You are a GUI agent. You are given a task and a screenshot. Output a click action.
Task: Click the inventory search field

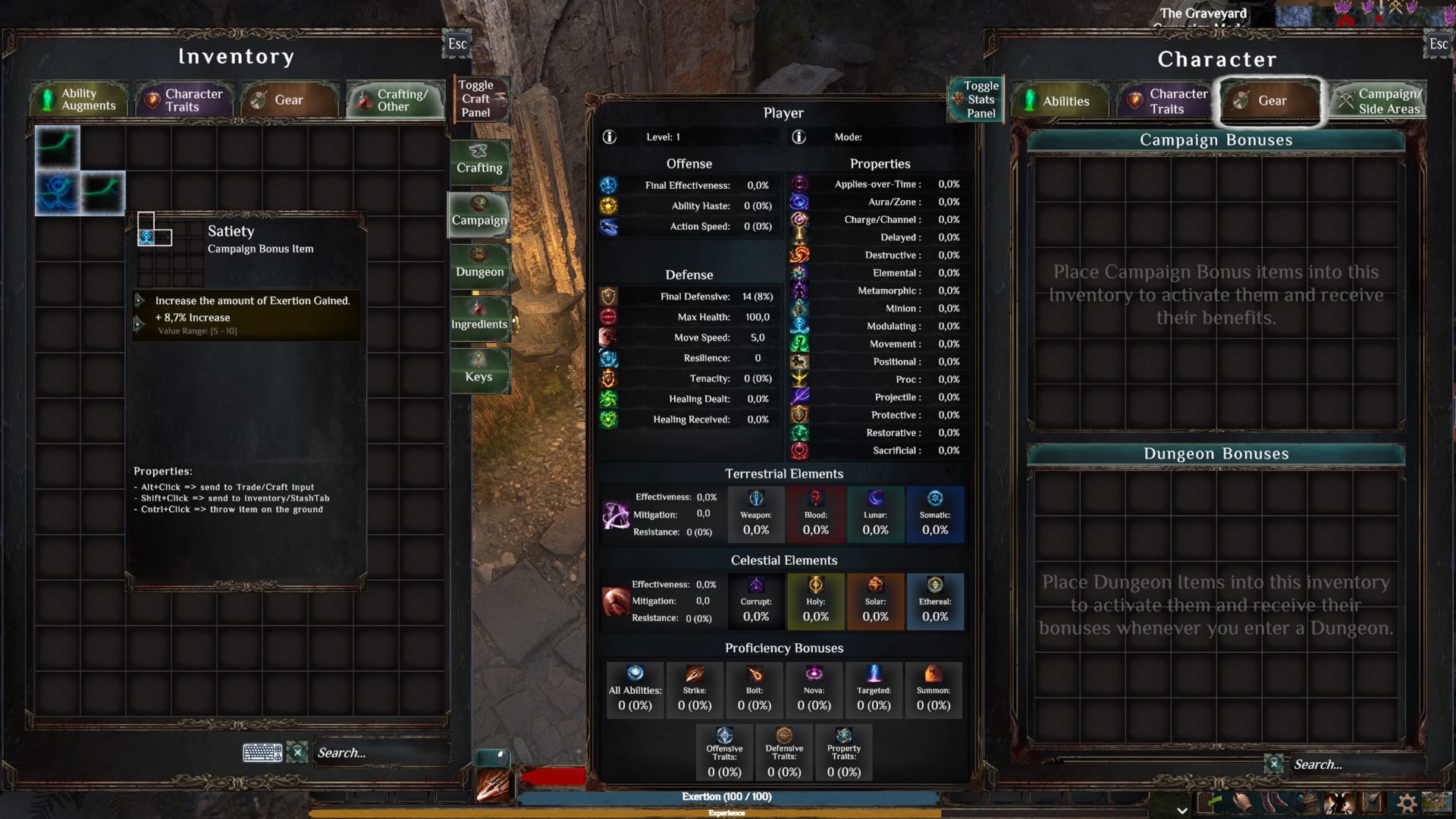(379, 752)
